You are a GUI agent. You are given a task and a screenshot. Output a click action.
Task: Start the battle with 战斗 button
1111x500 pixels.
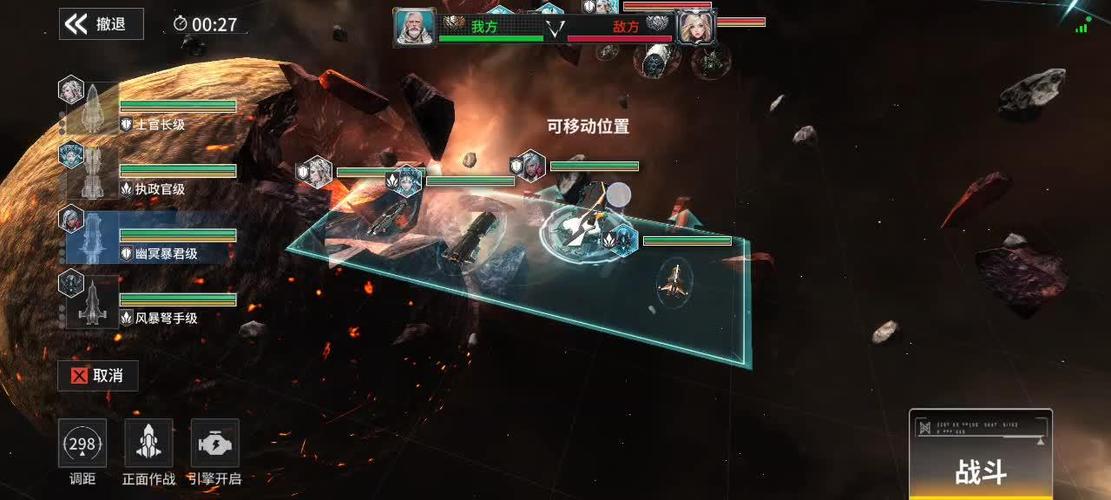(x=980, y=471)
